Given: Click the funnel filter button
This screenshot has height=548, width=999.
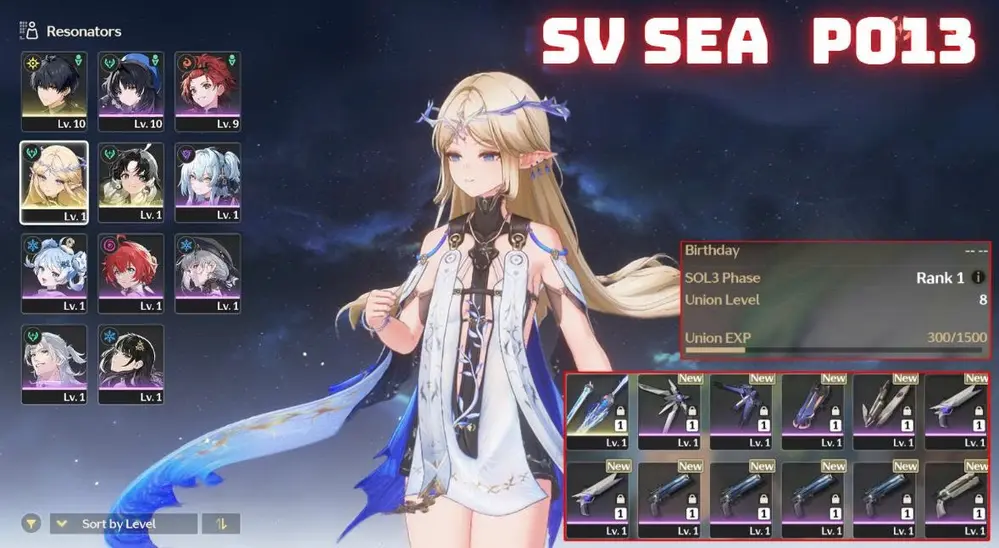Looking at the screenshot, I should [x=32, y=523].
